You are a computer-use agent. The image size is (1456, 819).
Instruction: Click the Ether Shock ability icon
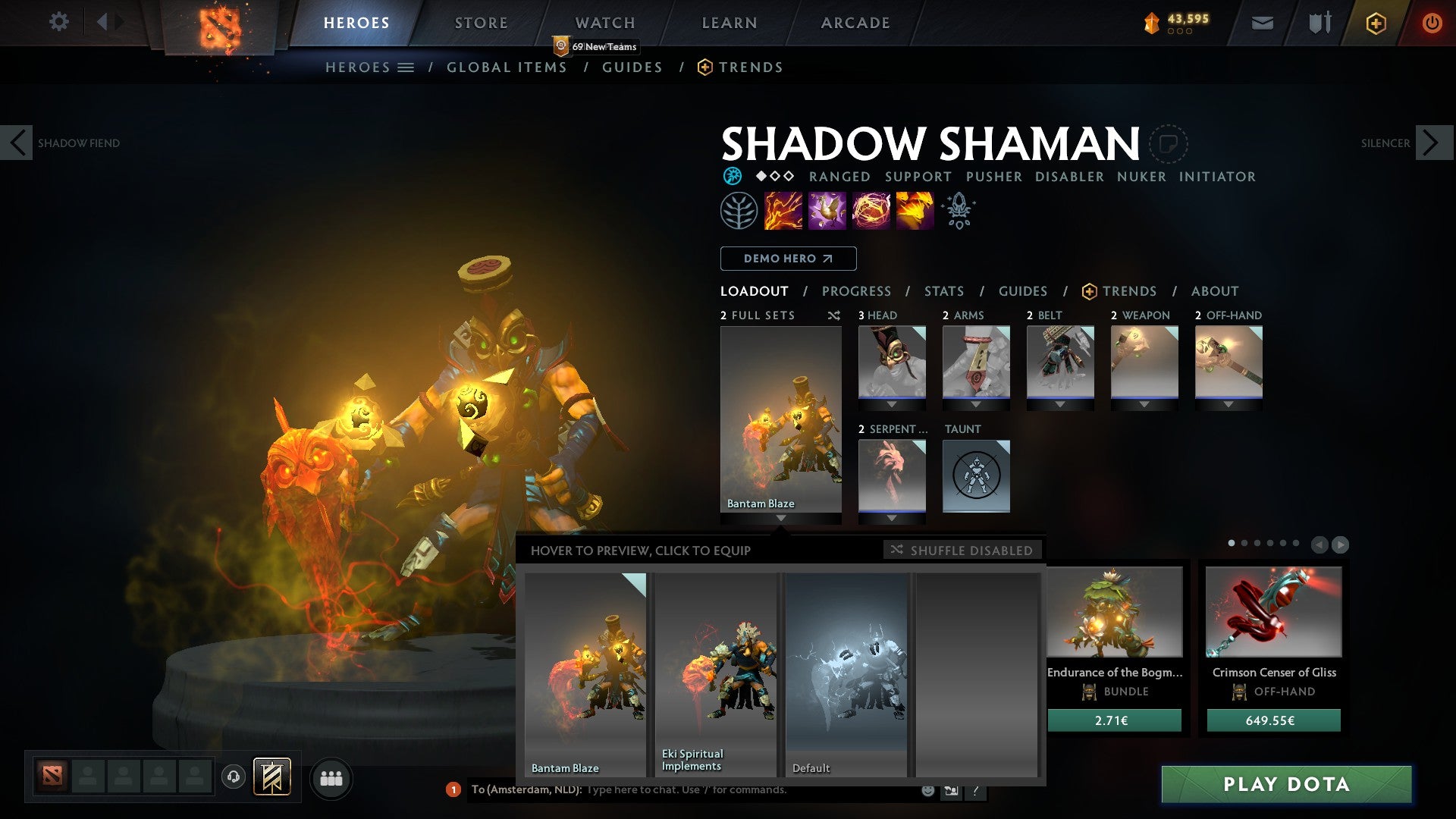click(783, 210)
